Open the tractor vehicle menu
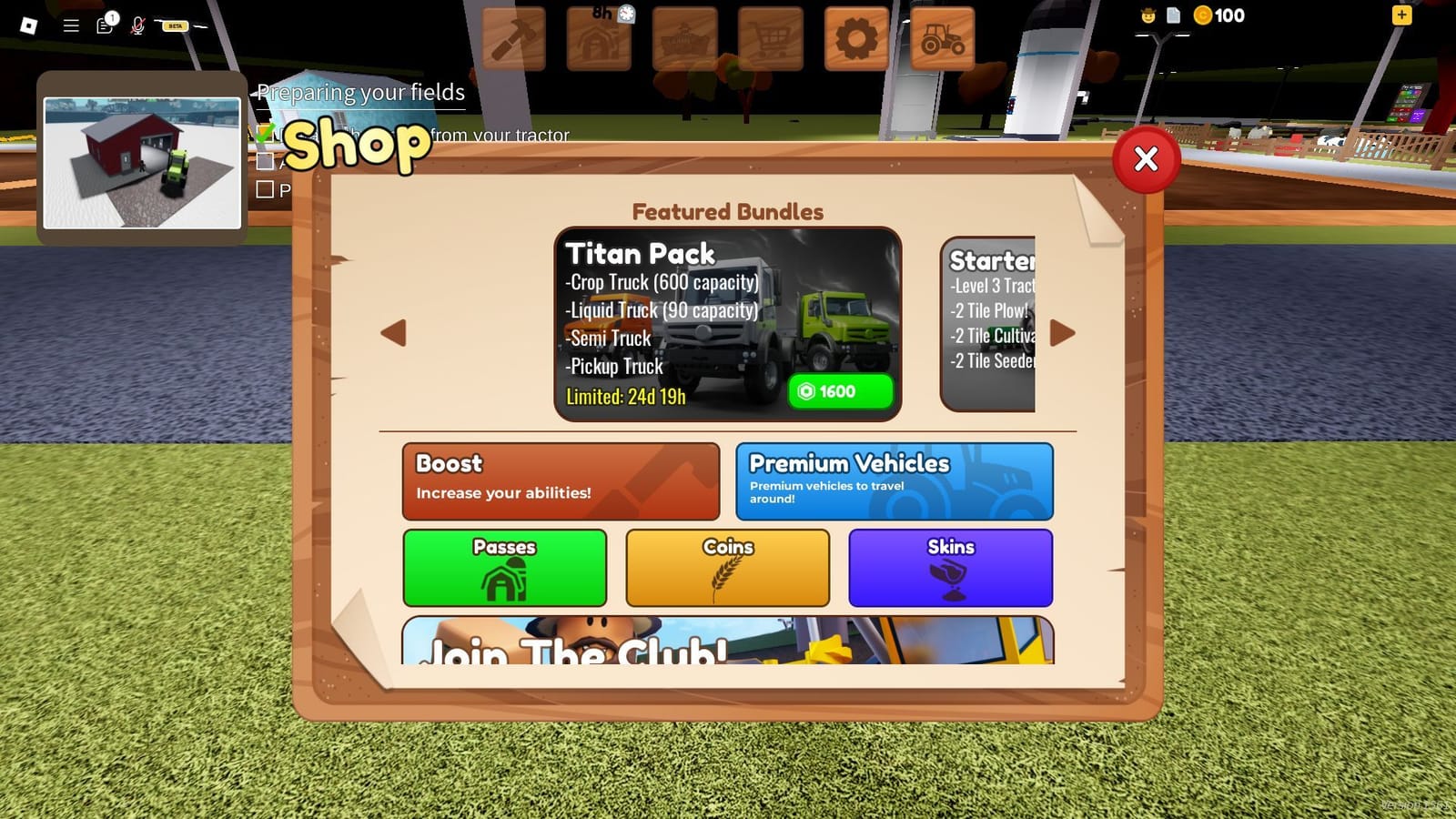 pos(943,37)
